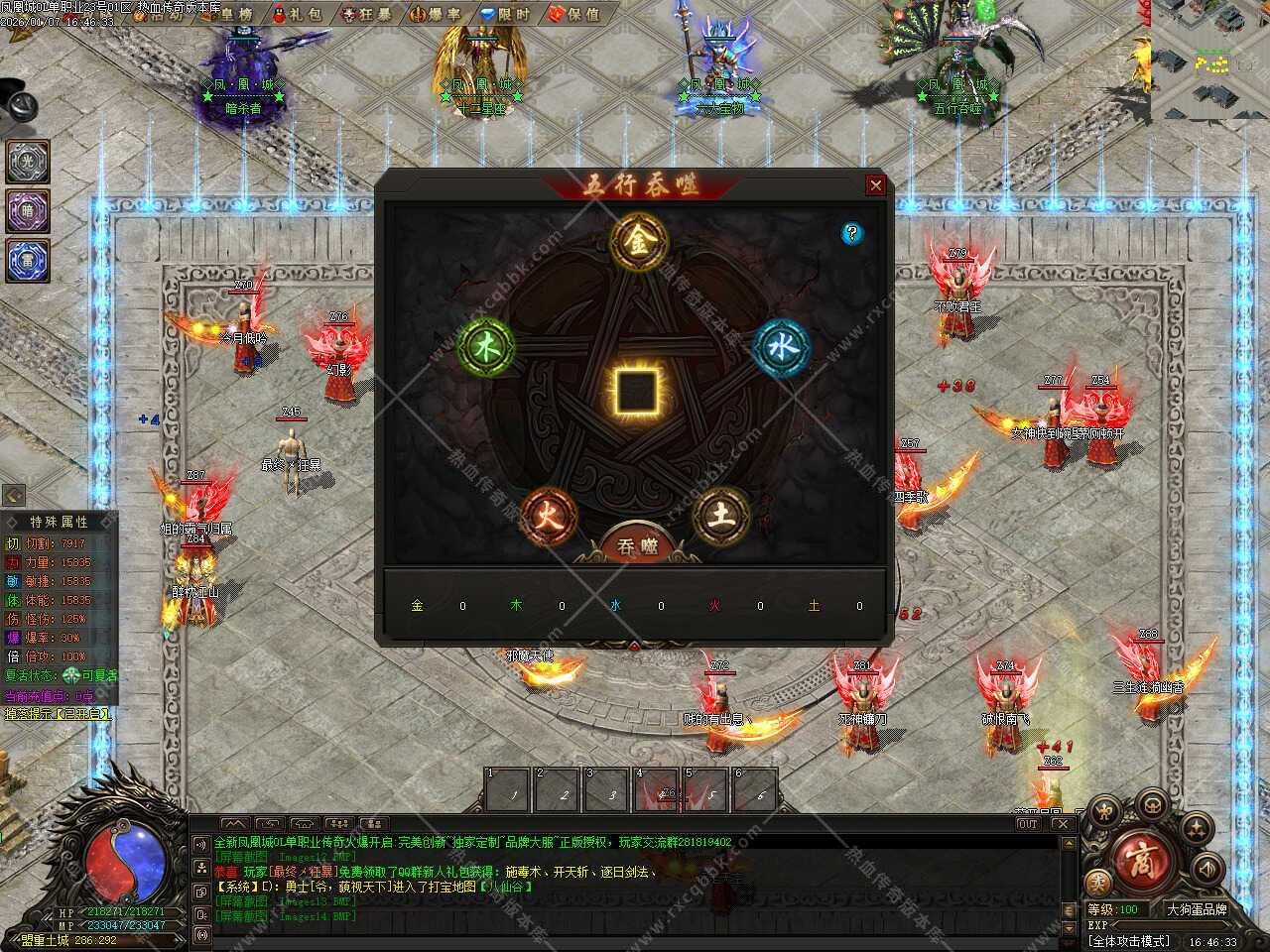Open the blue question mark help
1270x952 pixels.
[851, 233]
